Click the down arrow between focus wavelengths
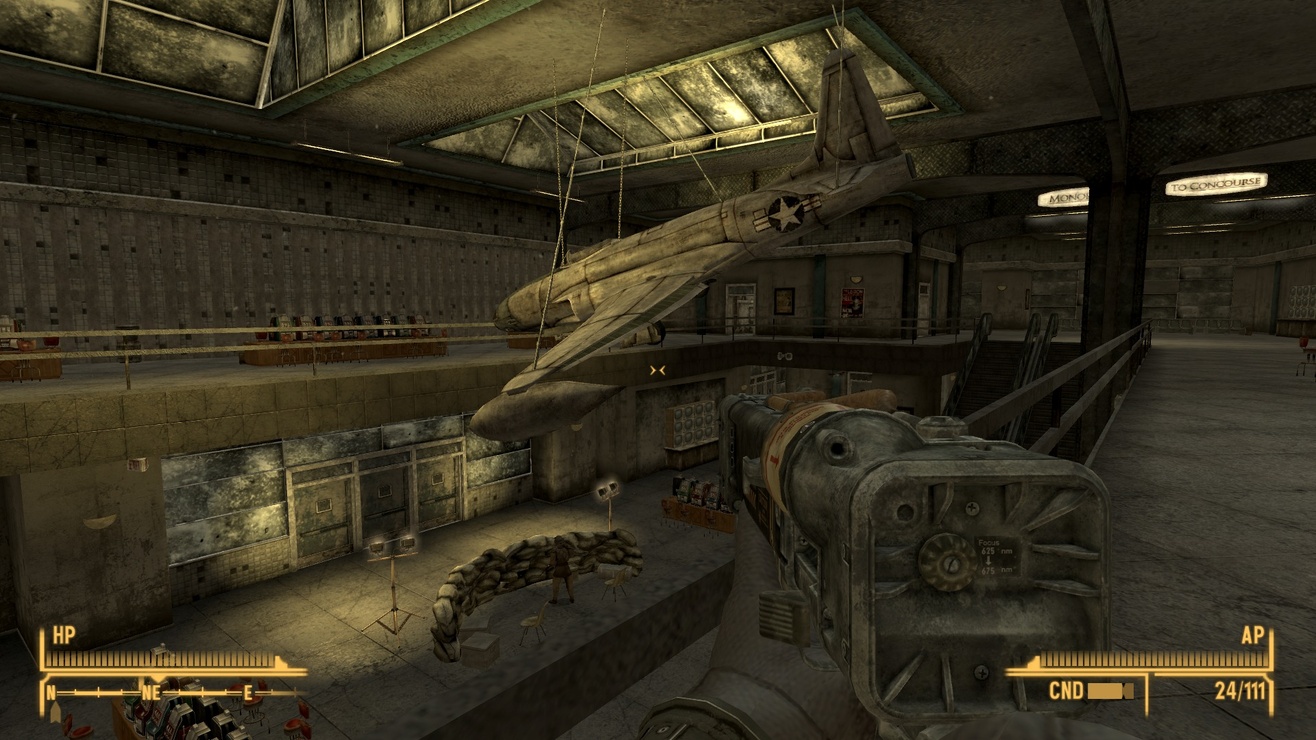This screenshot has width=1316, height=740. pos(989,560)
